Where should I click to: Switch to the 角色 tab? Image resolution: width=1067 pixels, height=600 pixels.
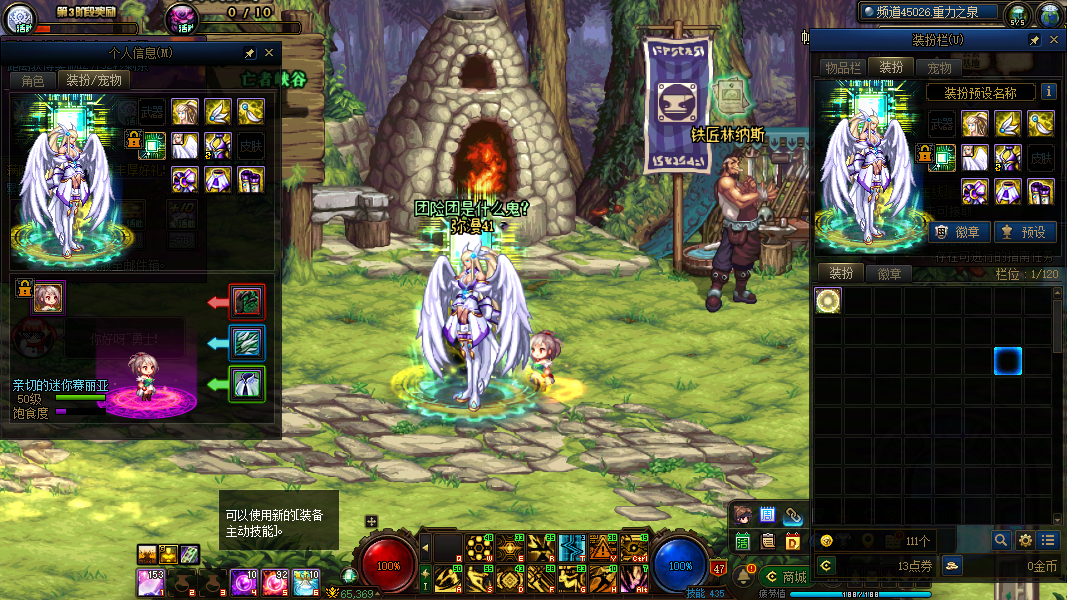click(x=32, y=81)
